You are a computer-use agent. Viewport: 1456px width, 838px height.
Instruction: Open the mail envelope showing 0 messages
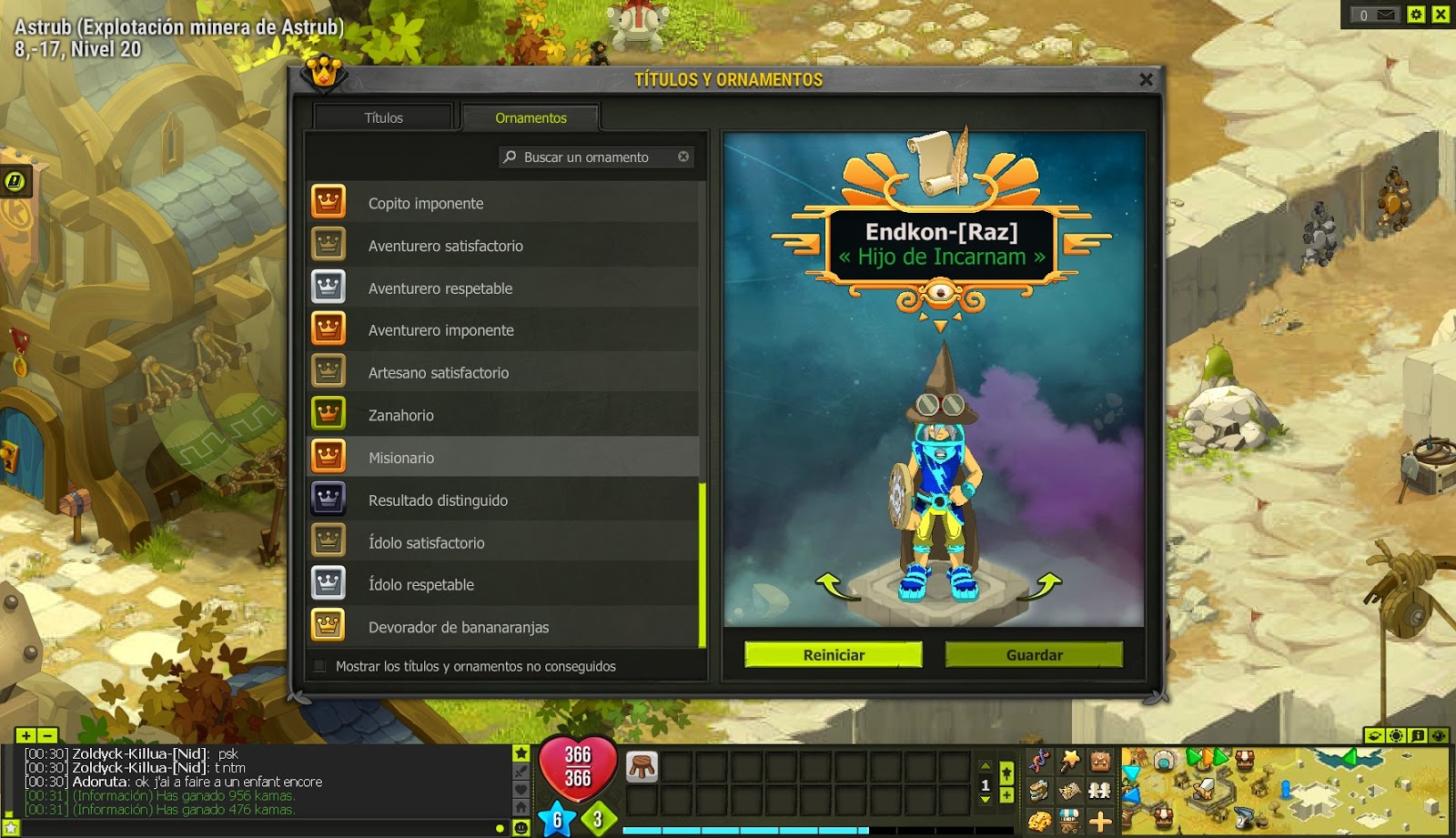tap(1376, 15)
